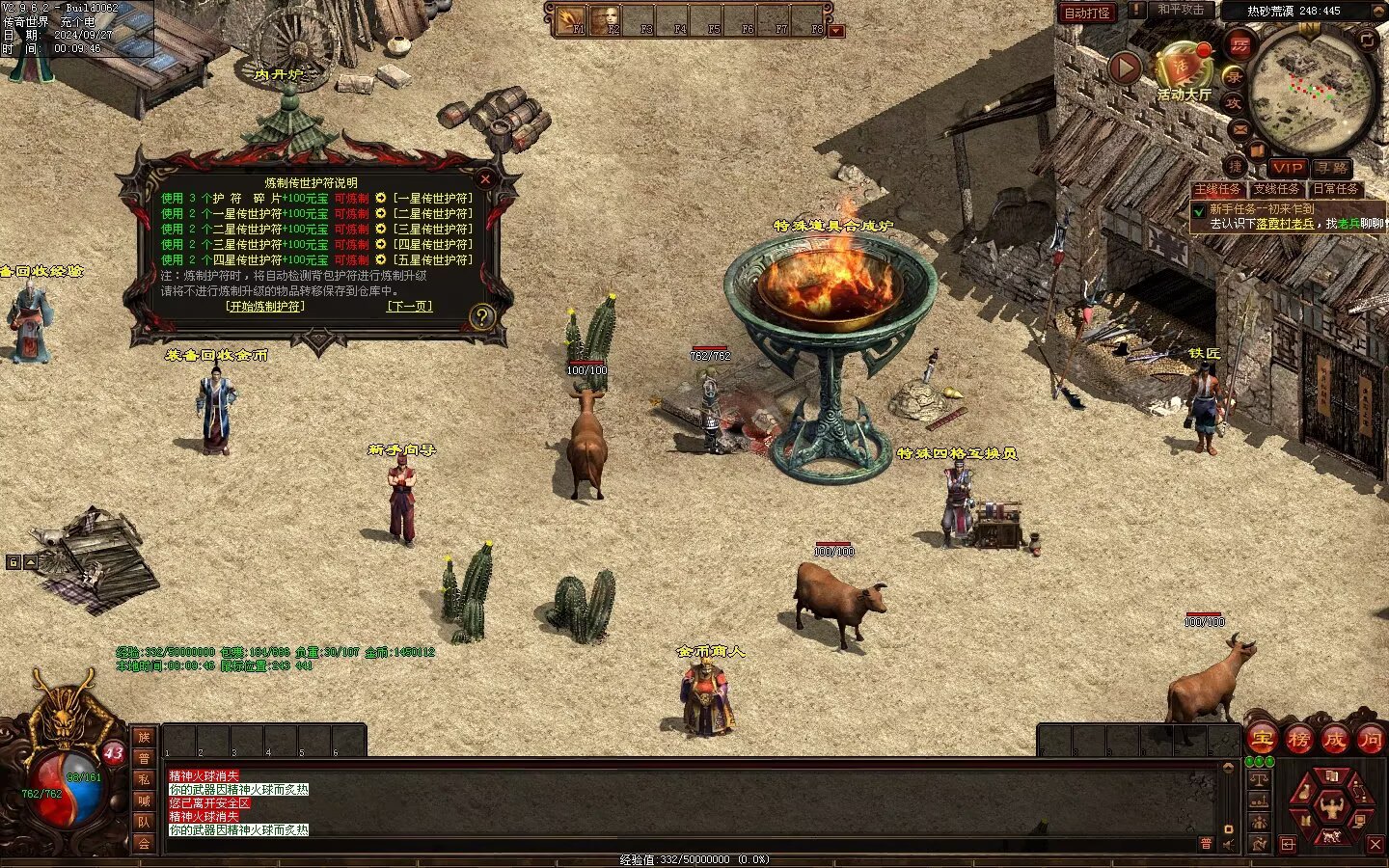This screenshot has height=868, width=1389.
Task: Open the VIP panel
Action: 1287,168
